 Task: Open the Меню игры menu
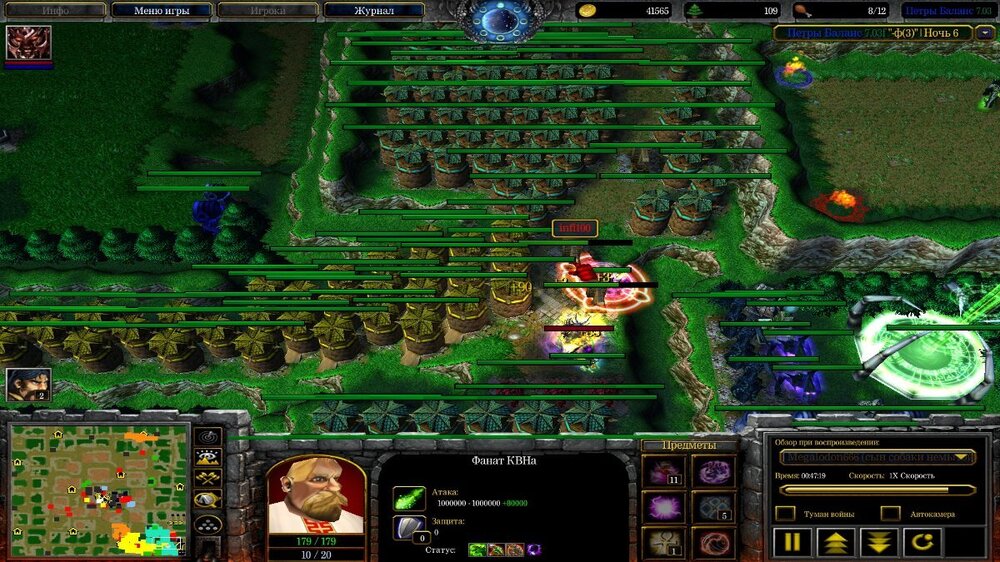pyautogui.click(x=161, y=11)
